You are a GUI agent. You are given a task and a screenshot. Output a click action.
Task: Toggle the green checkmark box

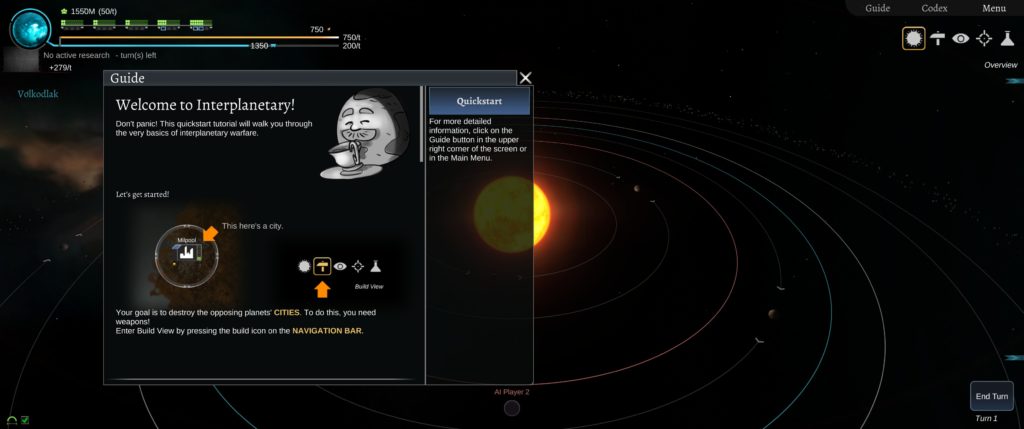tap(25, 420)
